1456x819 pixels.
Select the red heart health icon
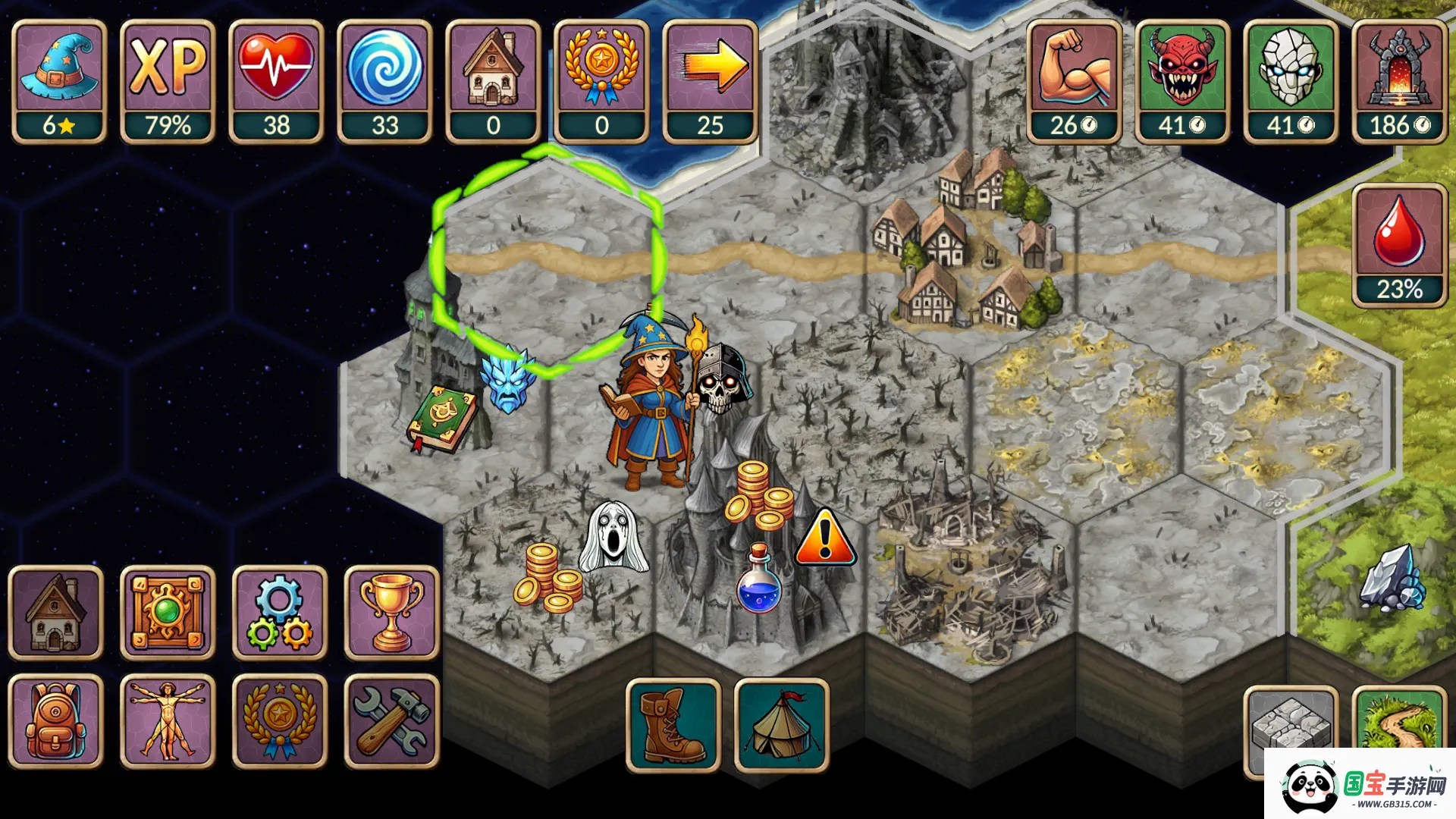[x=276, y=80]
